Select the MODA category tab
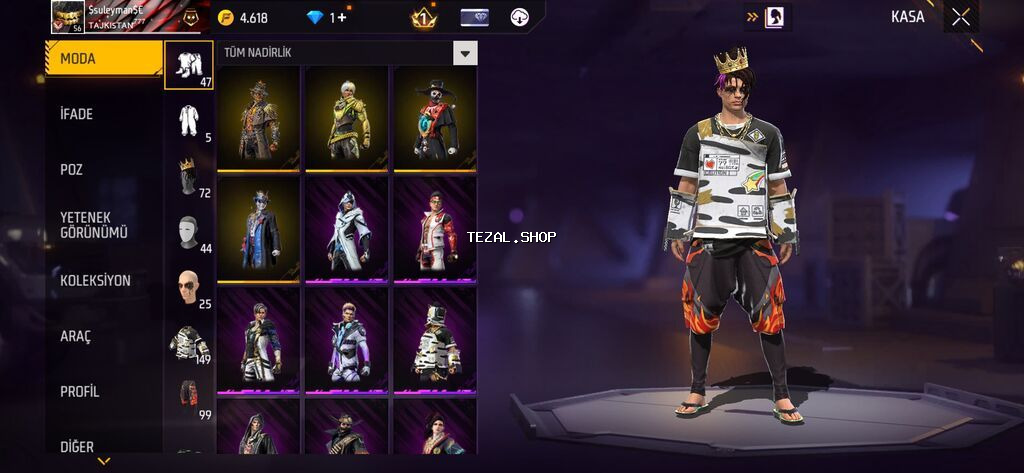Image resolution: width=1024 pixels, height=473 pixels. tap(103, 59)
